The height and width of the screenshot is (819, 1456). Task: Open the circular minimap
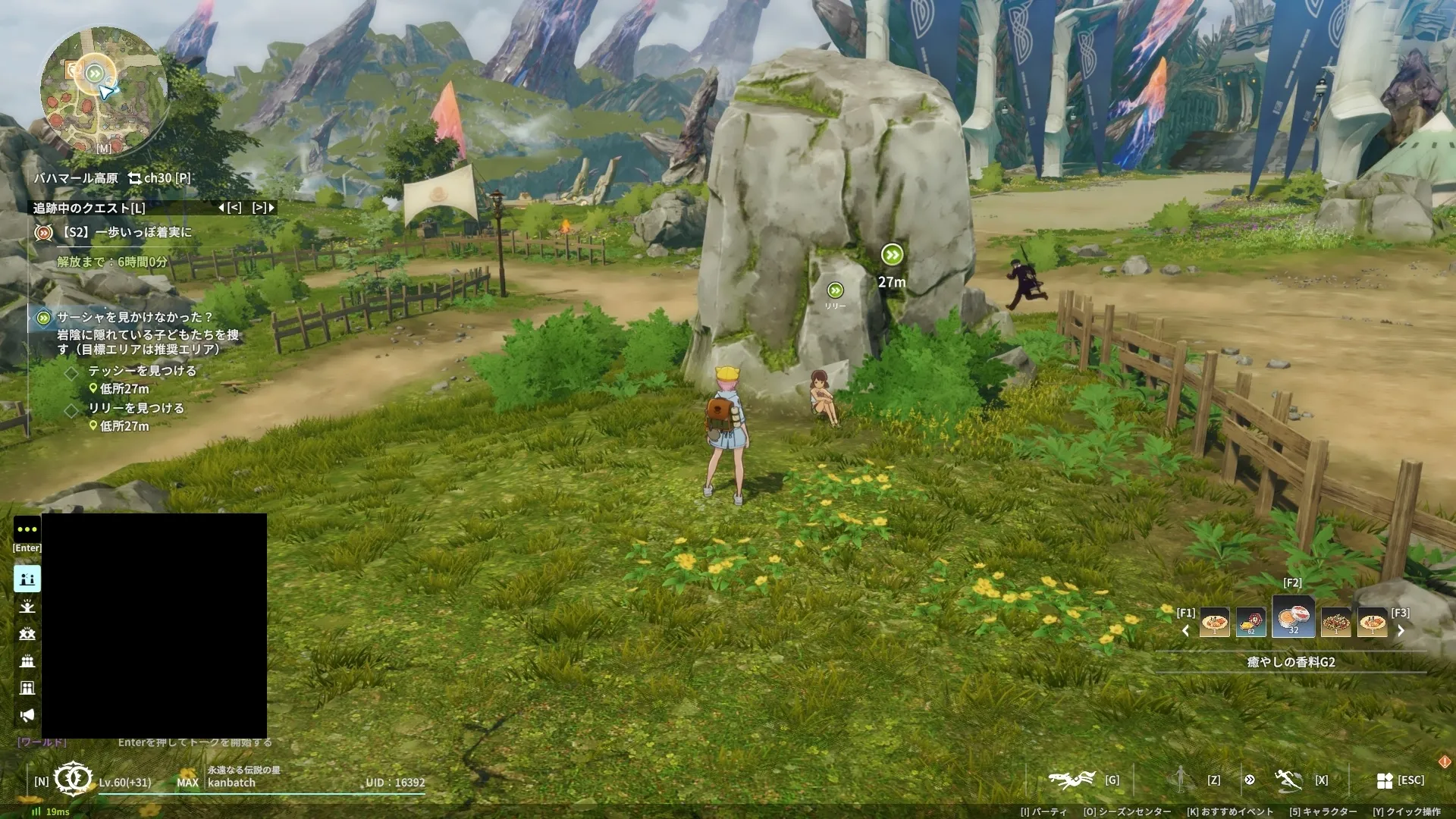click(x=103, y=91)
